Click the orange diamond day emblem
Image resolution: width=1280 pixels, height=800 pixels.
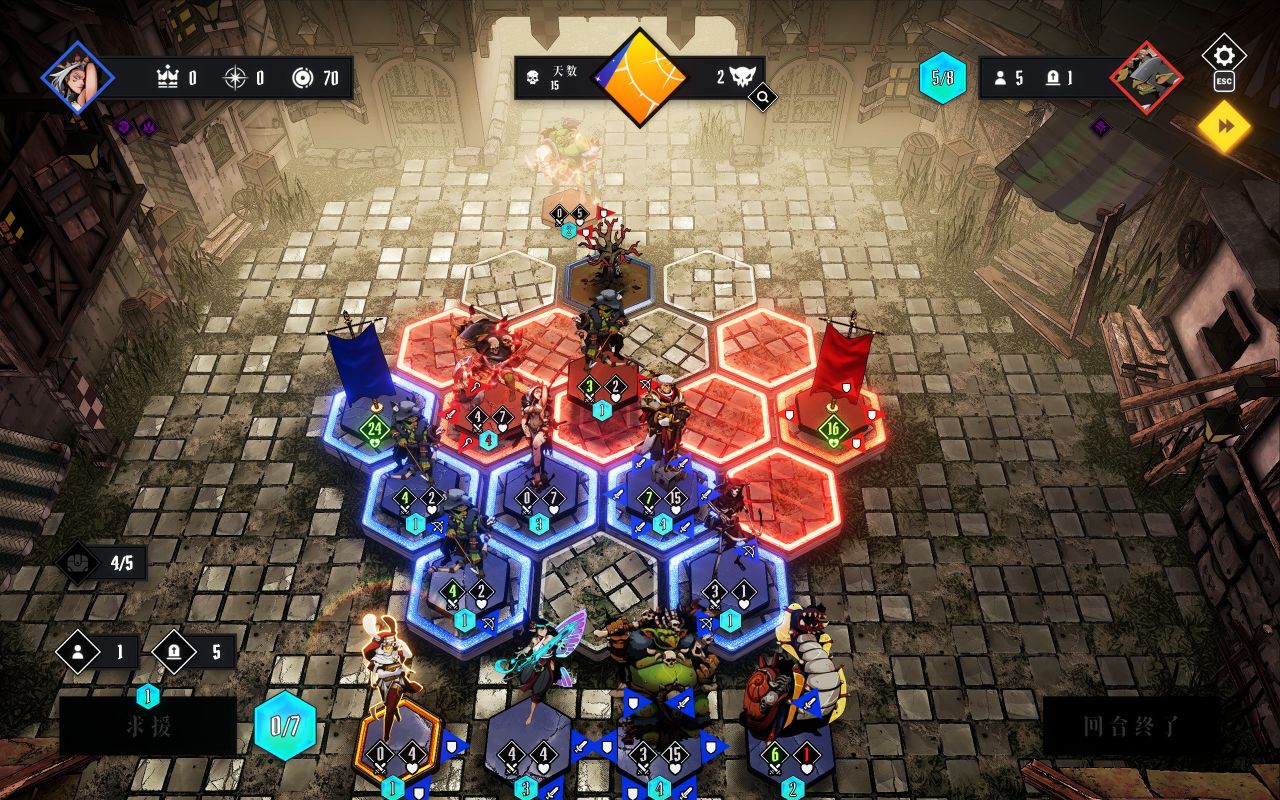[x=640, y=77]
